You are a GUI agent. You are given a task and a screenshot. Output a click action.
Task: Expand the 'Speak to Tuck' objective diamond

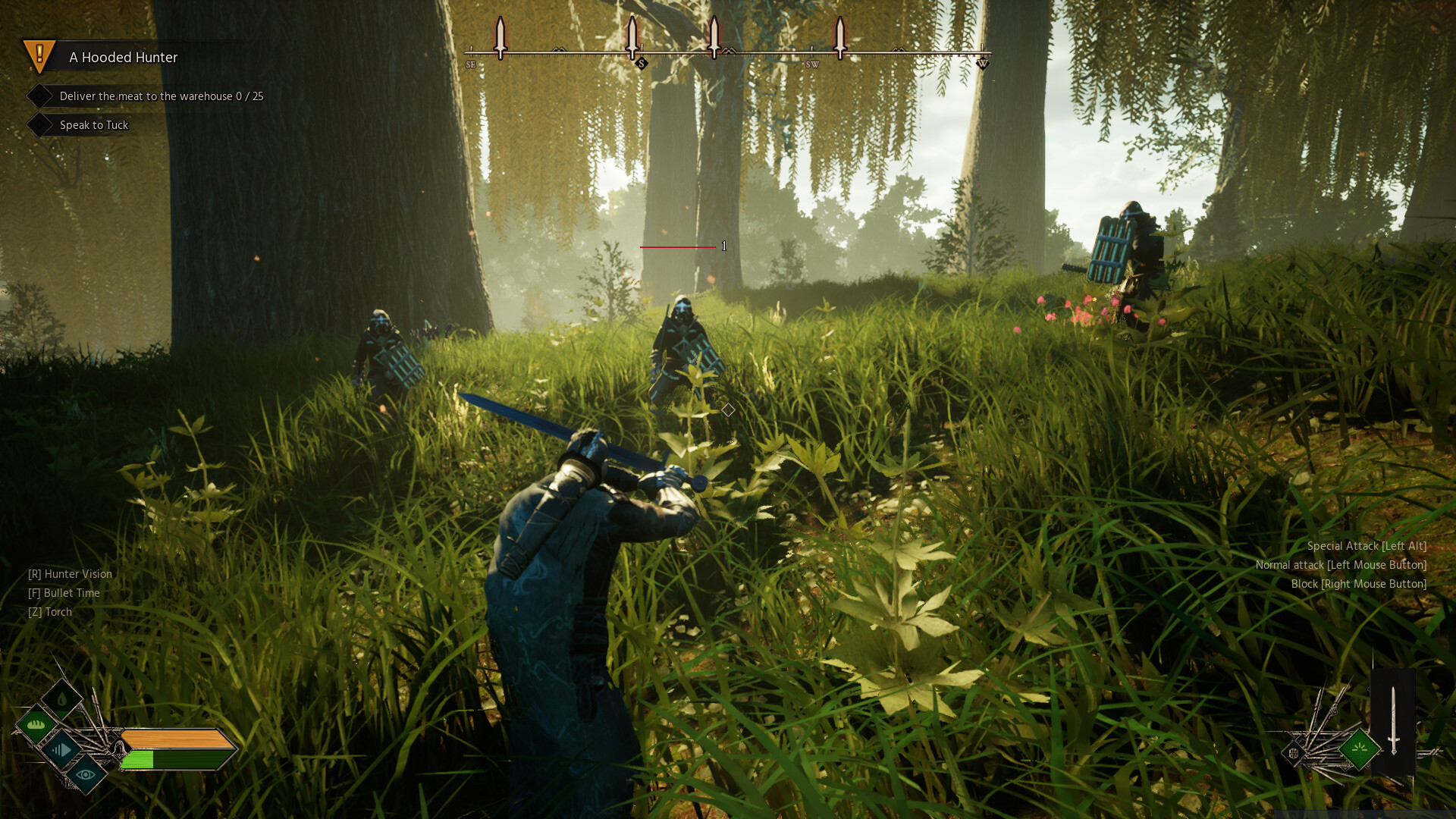pos(41,124)
